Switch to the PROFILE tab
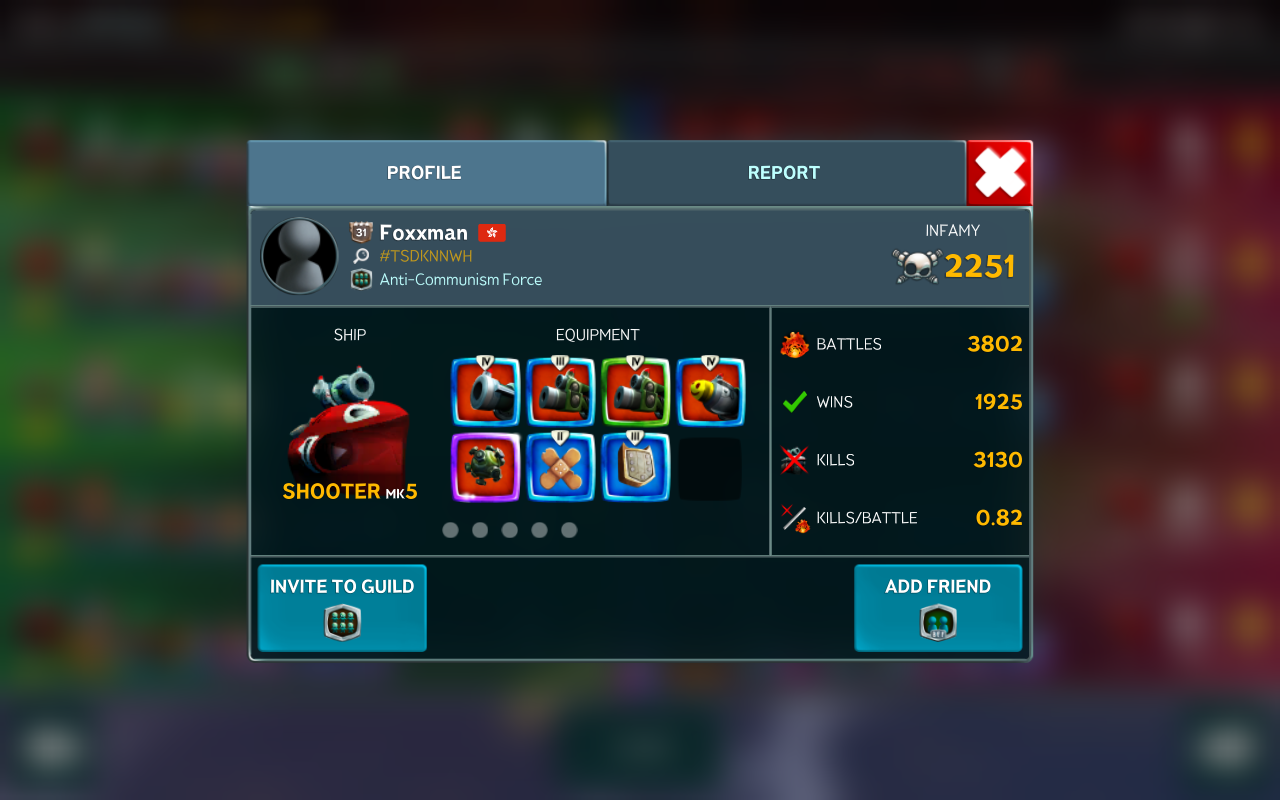Screen dimensions: 1280x800 click(x=426, y=173)
